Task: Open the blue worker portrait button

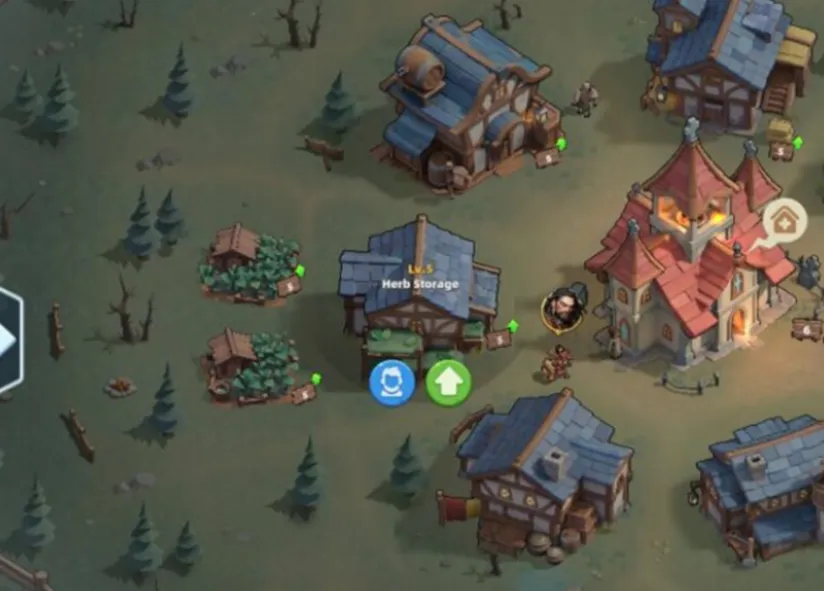Action: pyautogui.click(x=392, y=383)
